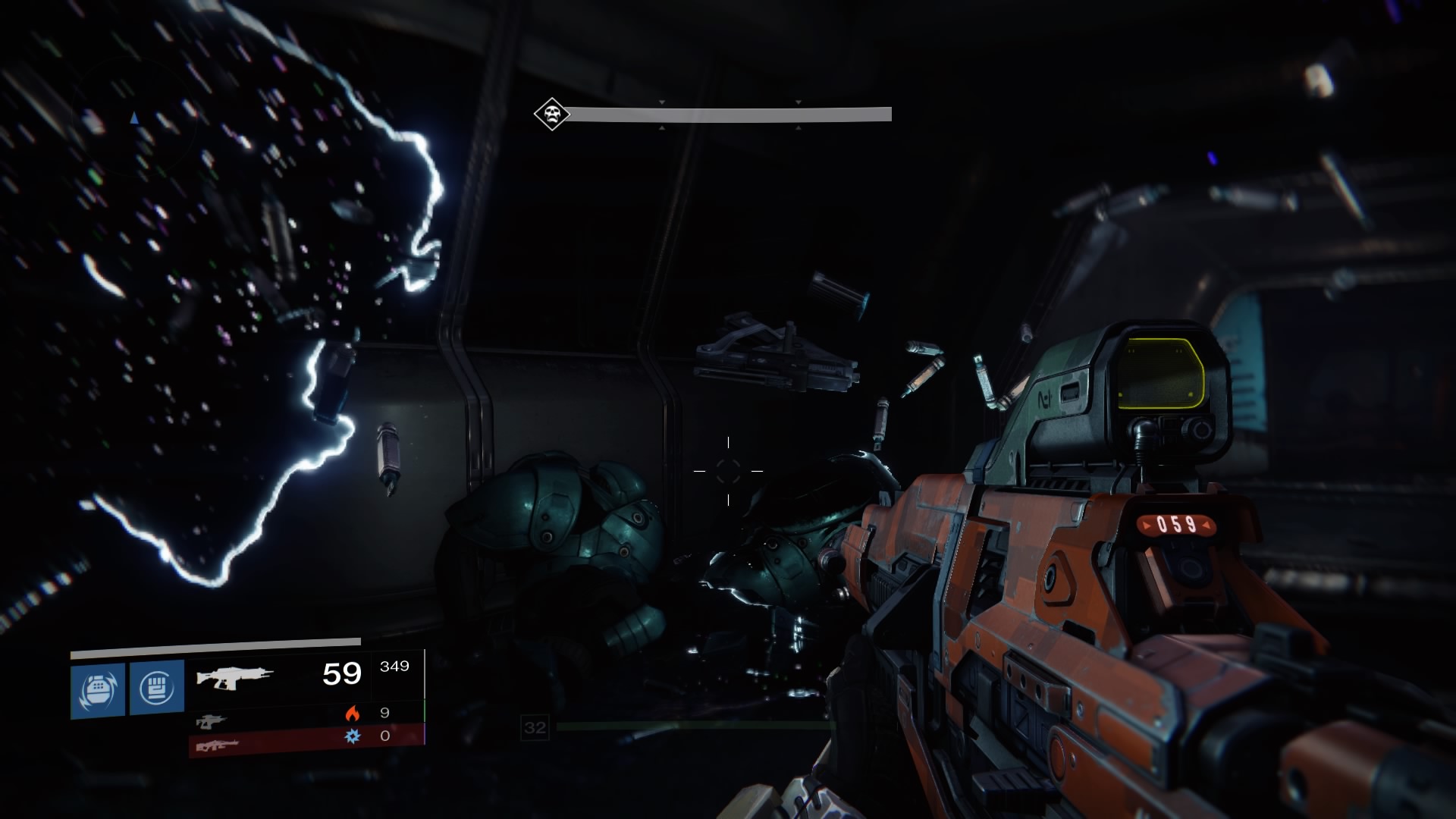Click the boss skull icon

(x=551, y=115)
